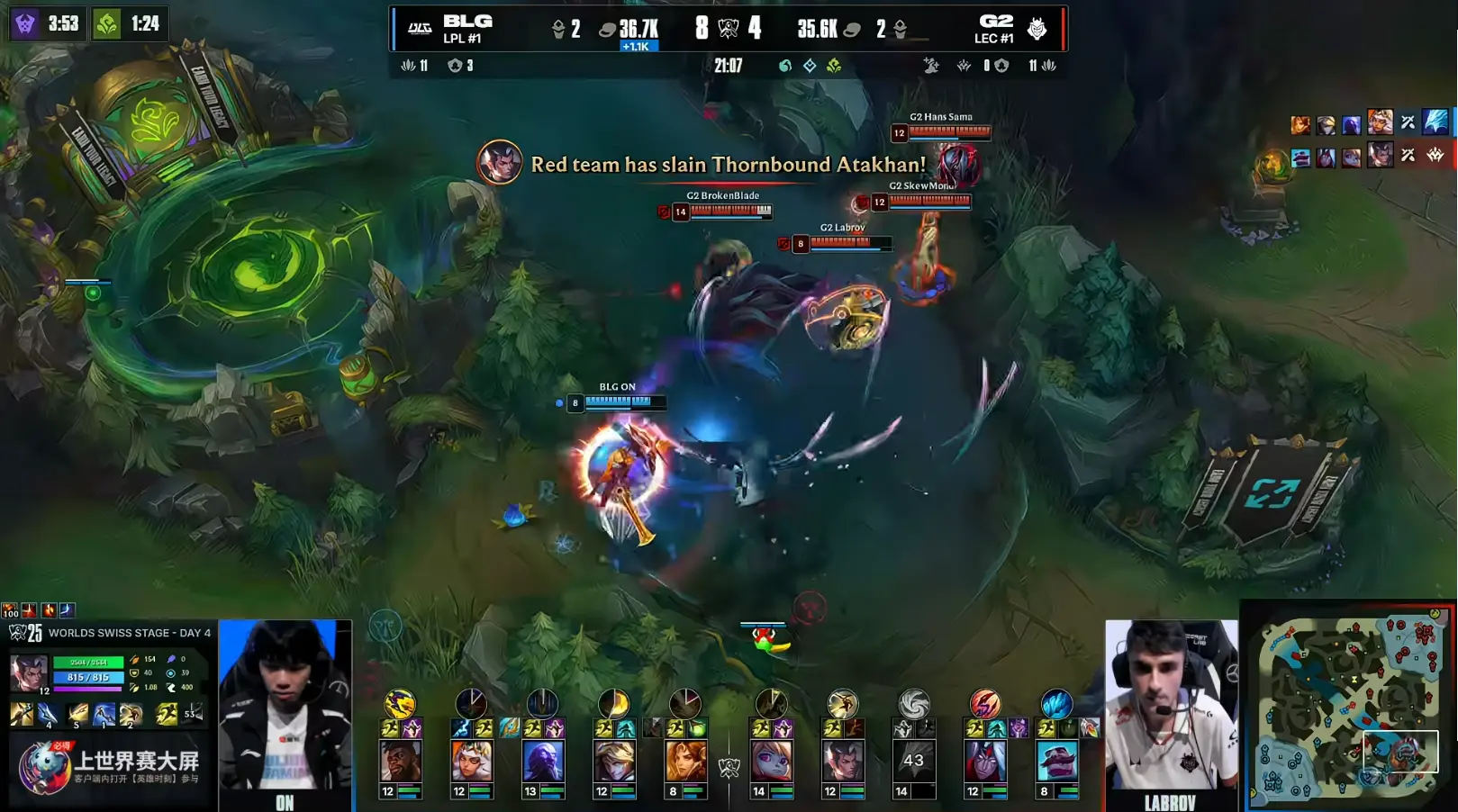Screen dimensions: 1458x812
Task: Click the Worlds trophy logo between team portraits
Action: tap(729, 767)
